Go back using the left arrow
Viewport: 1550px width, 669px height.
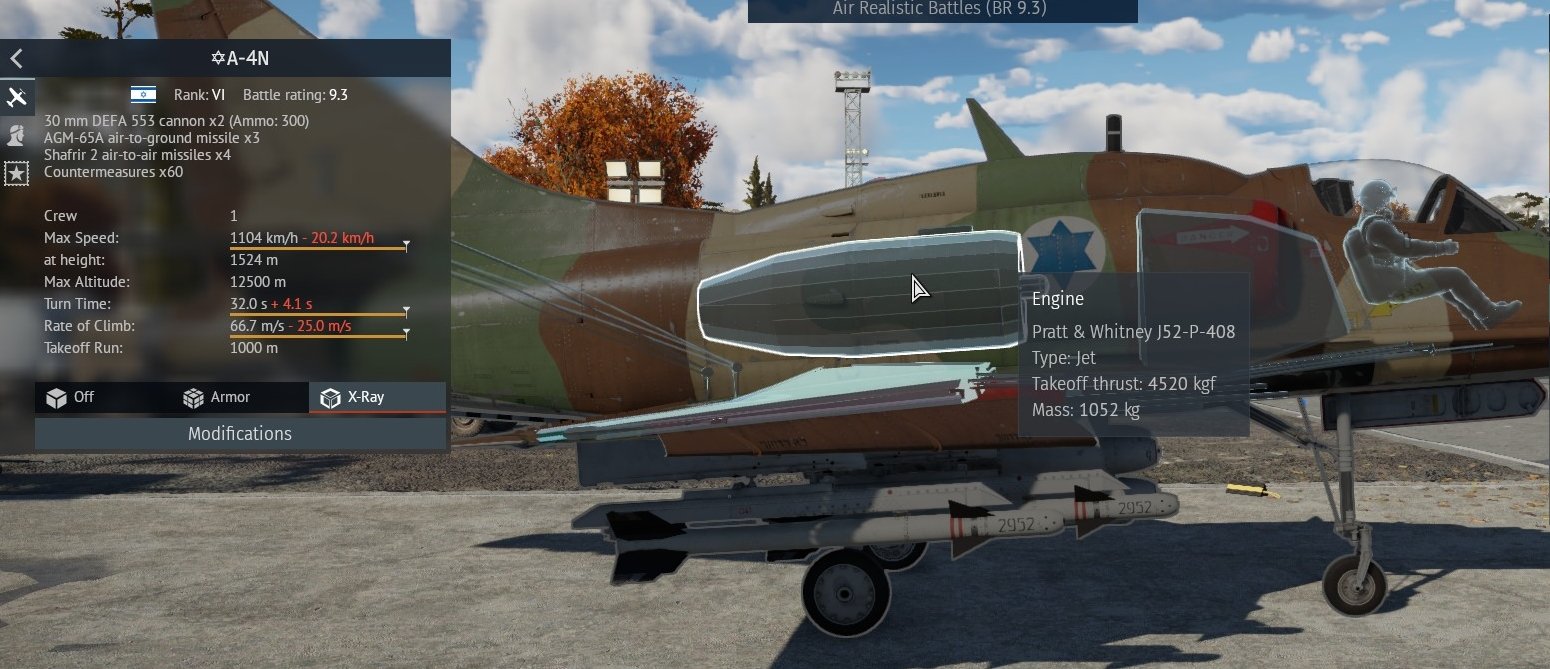[x=16, y=59]
